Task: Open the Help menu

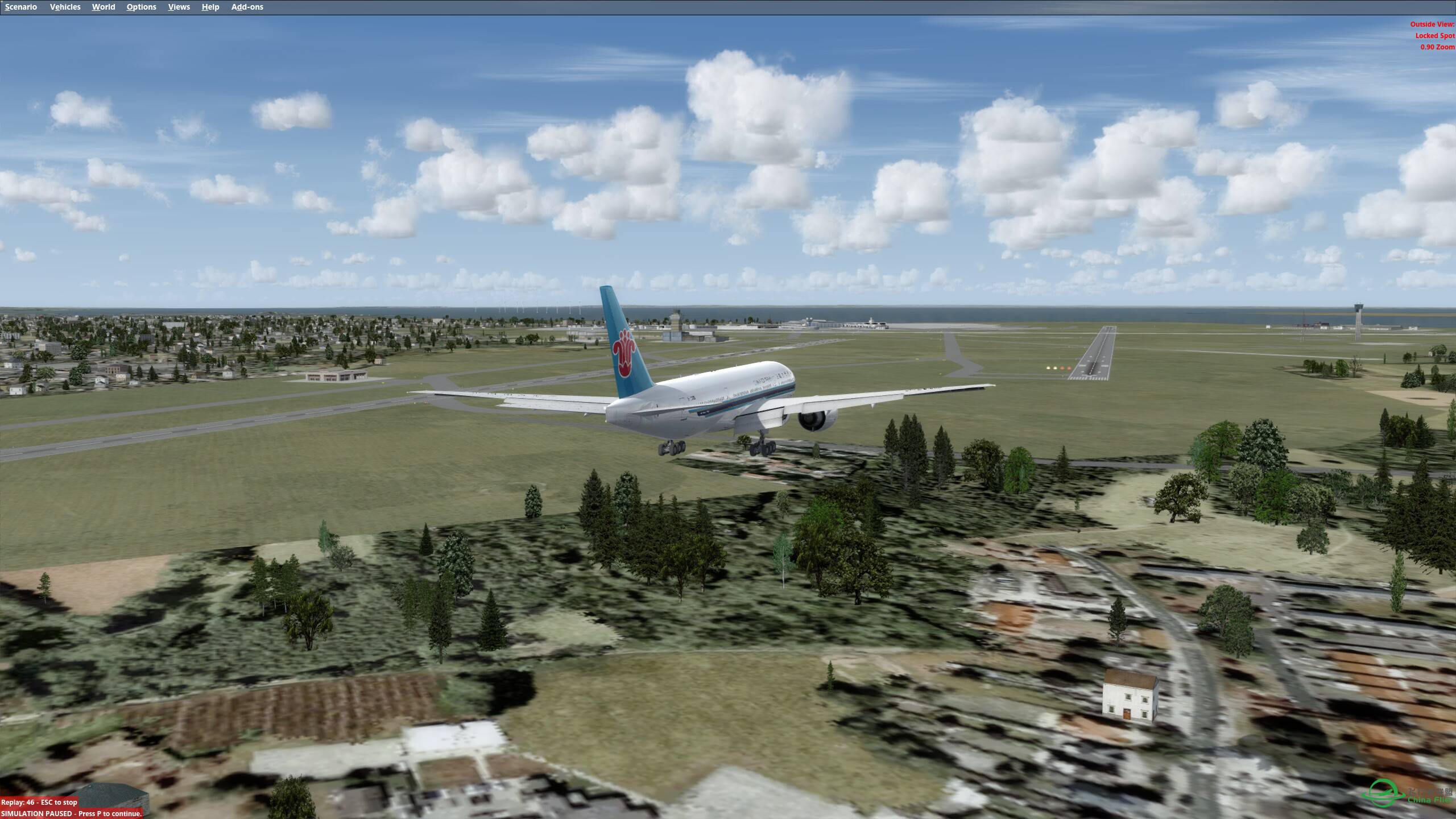Action: (x=210, y=7)
